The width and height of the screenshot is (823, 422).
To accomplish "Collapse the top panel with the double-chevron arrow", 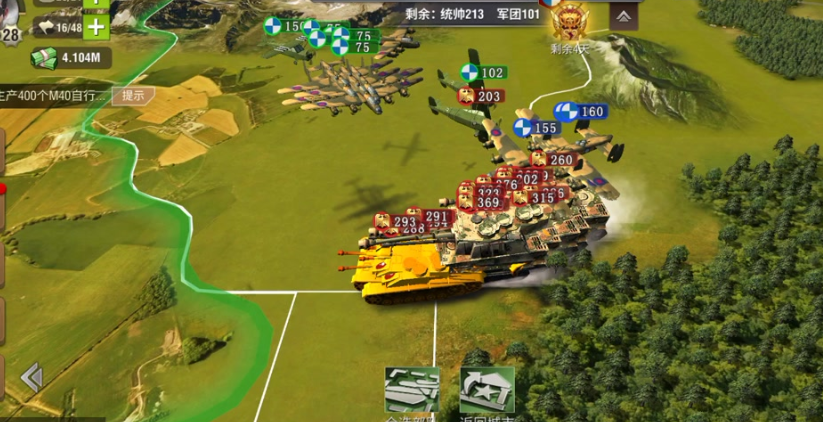I will pos(623,16).
